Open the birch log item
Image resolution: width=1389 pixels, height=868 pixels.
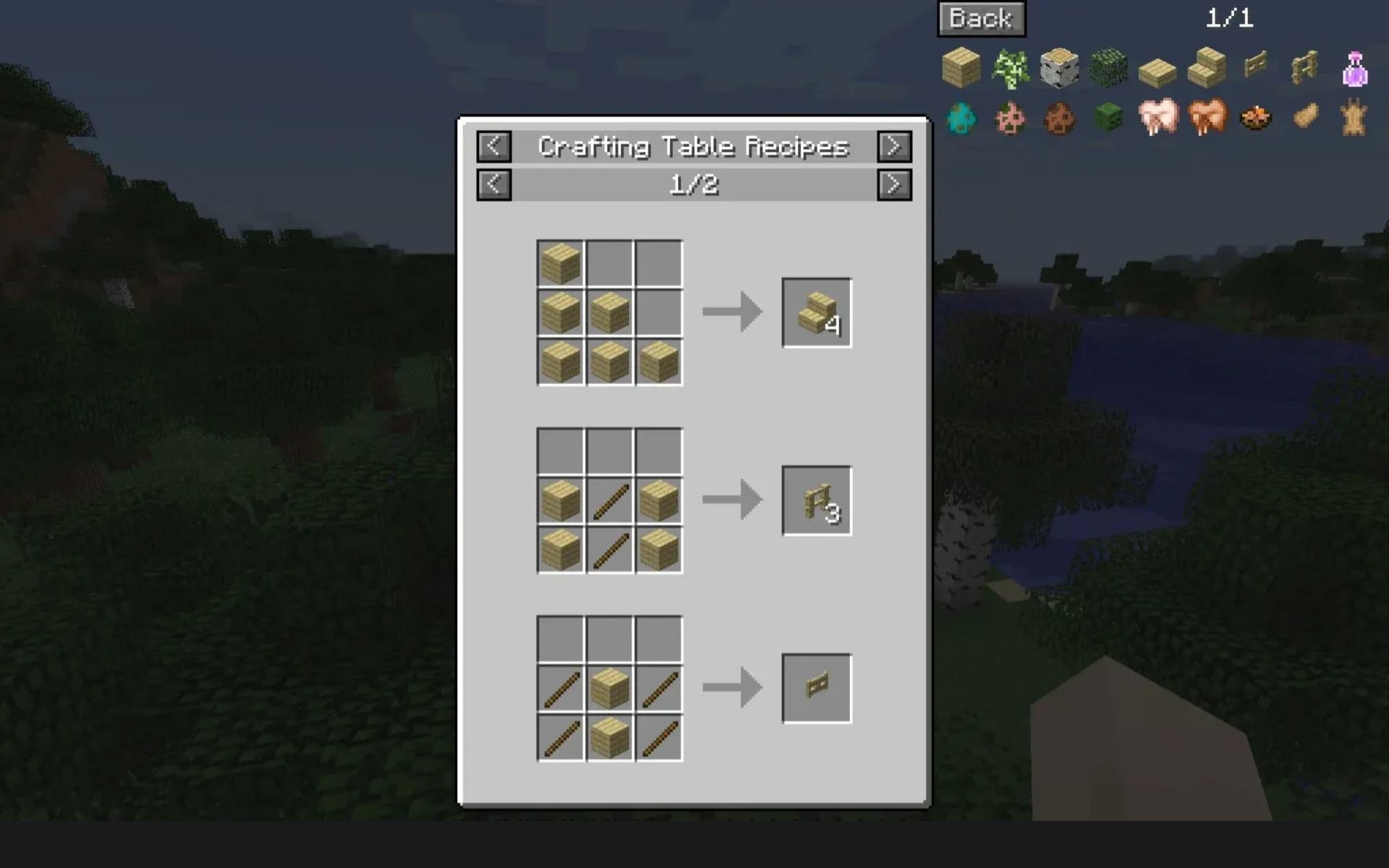(1059, 67)
